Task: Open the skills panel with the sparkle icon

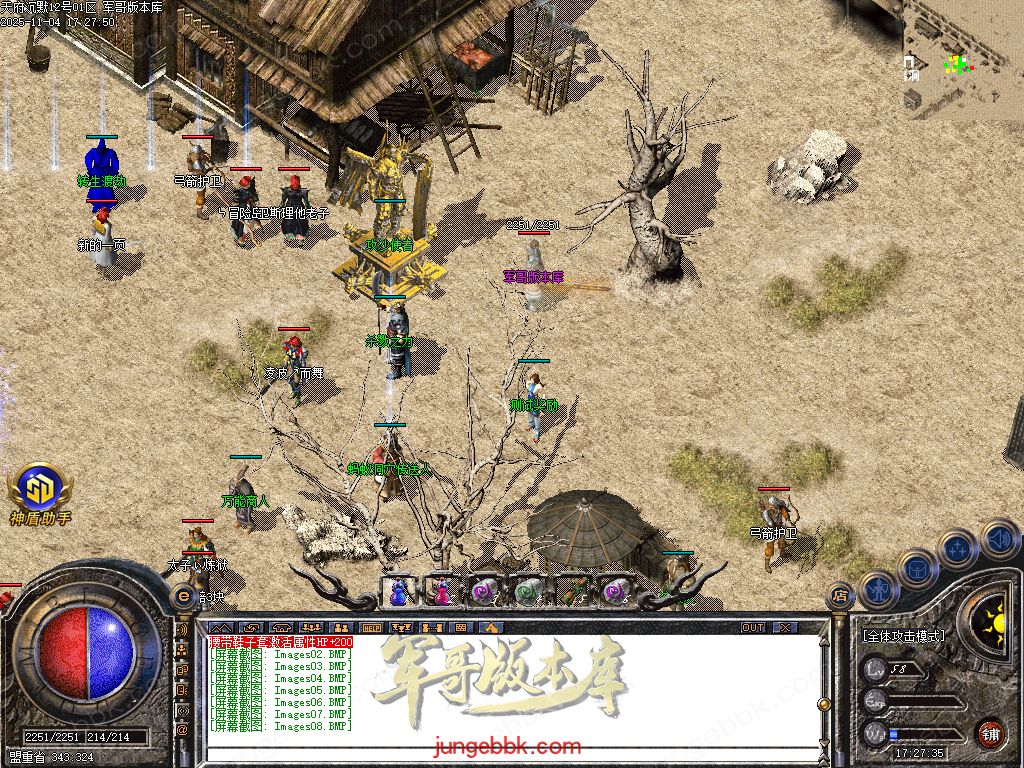Action: [x=957, y=548]
